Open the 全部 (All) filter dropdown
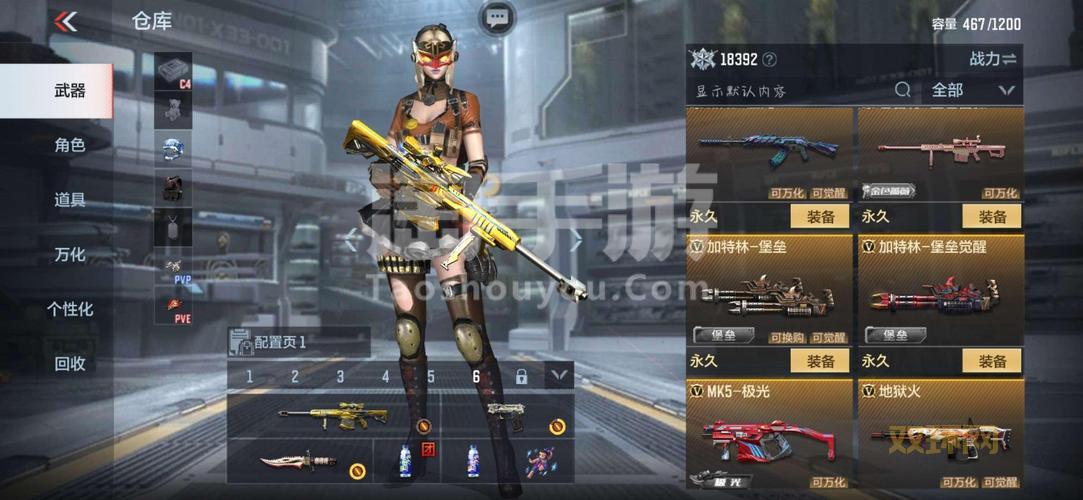1083x500 pixels. tap(972, 90)
